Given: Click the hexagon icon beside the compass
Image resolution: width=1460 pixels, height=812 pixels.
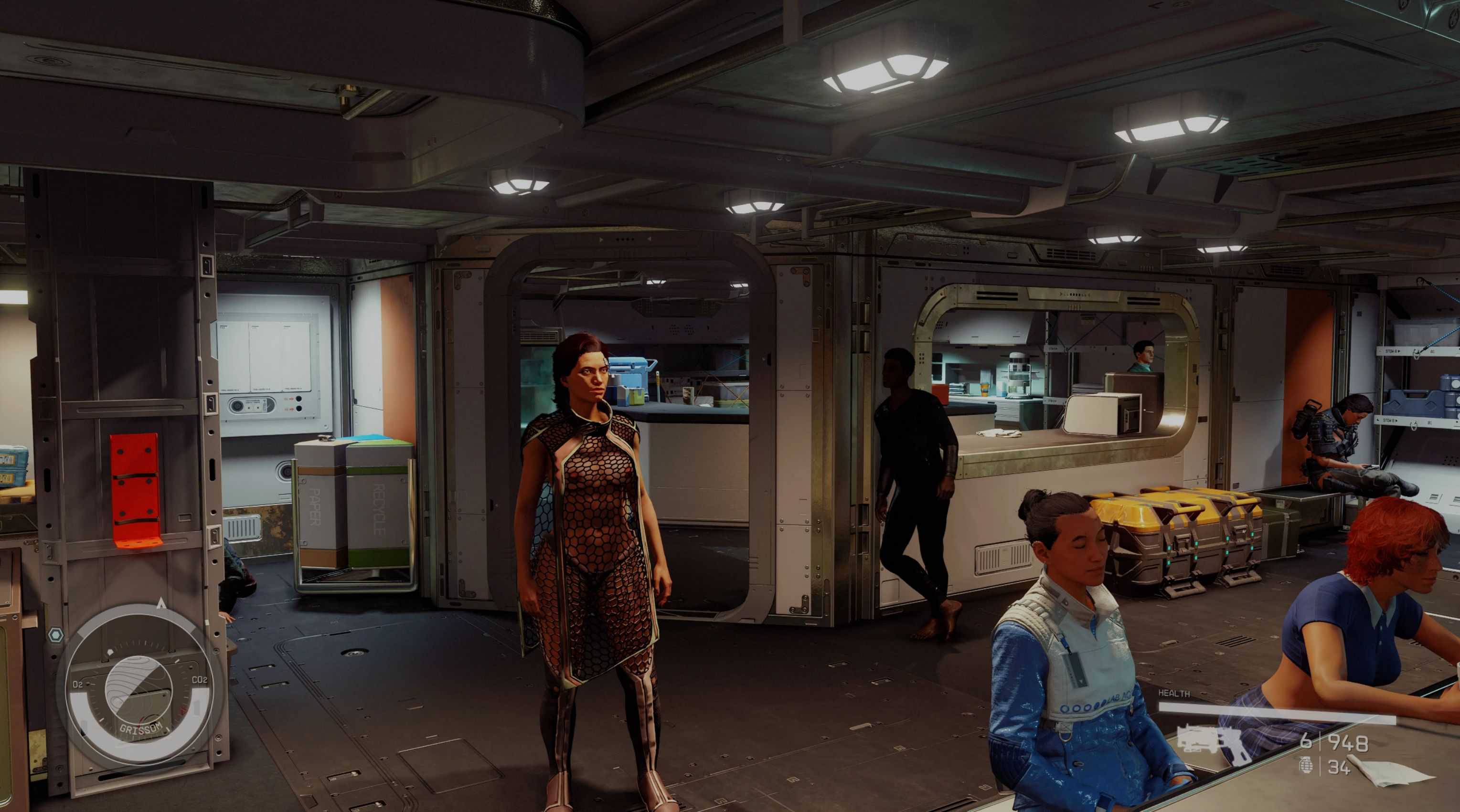Looking at the screenshot, I should coord(55,634).
